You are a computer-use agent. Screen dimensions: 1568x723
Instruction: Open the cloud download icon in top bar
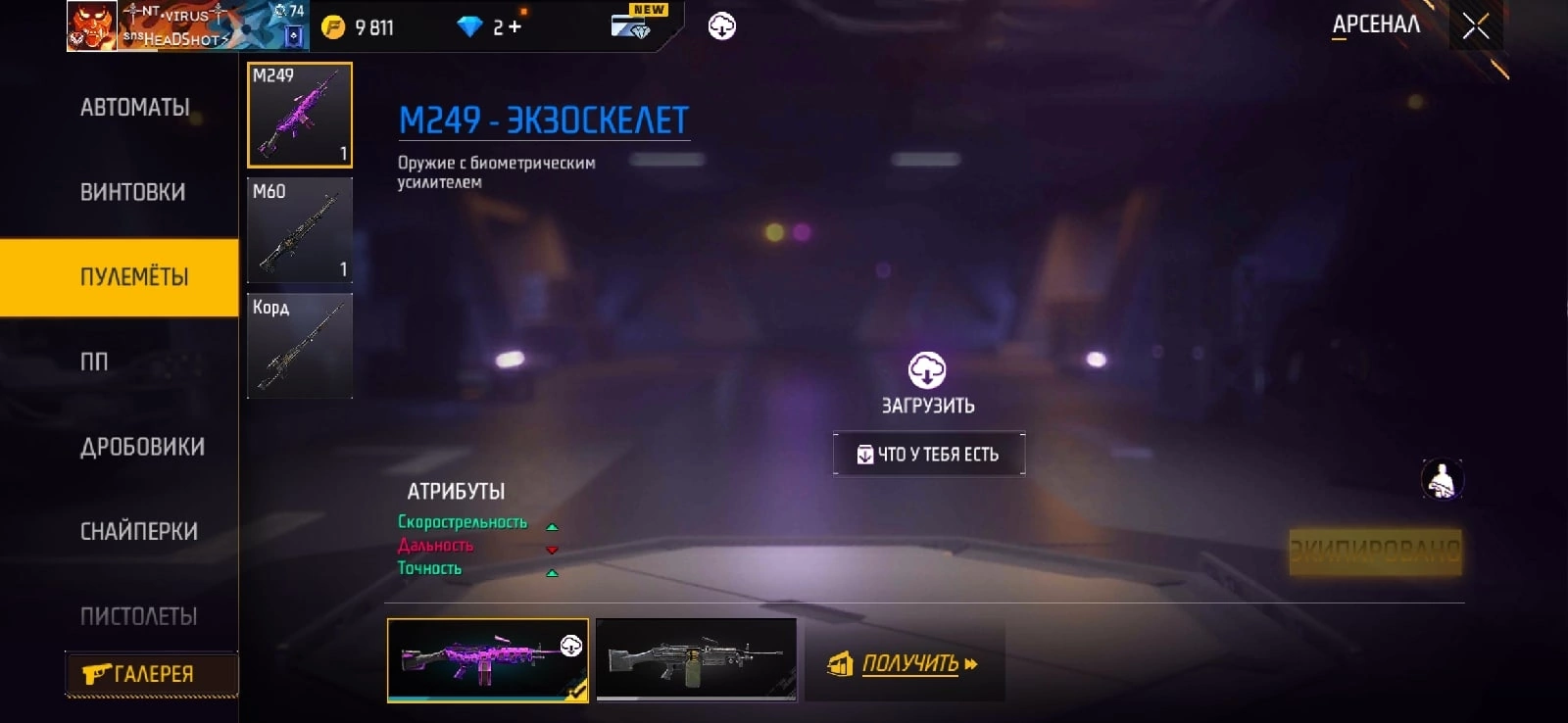(x=722, y=26)
